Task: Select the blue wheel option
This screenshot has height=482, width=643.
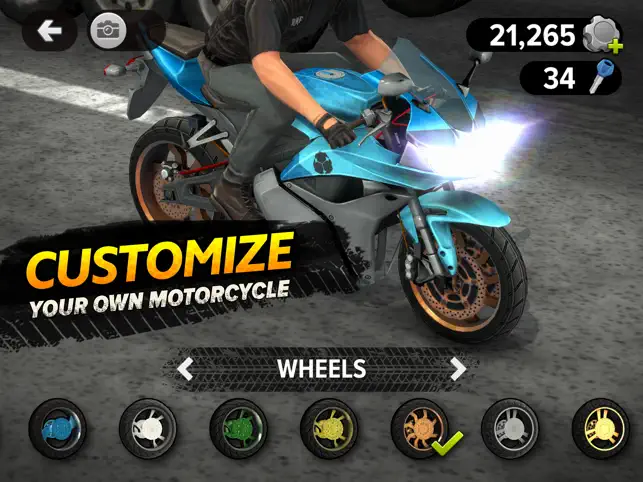Action: 57,429
